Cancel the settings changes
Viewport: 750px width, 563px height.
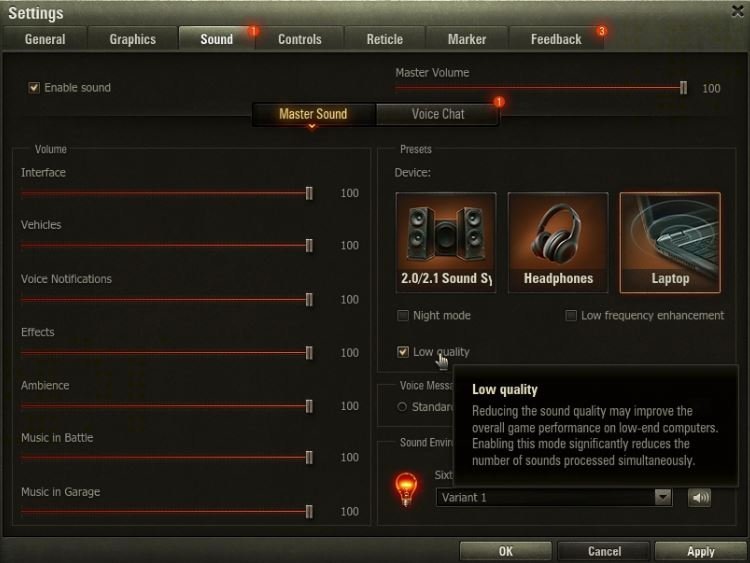(604, 551)
